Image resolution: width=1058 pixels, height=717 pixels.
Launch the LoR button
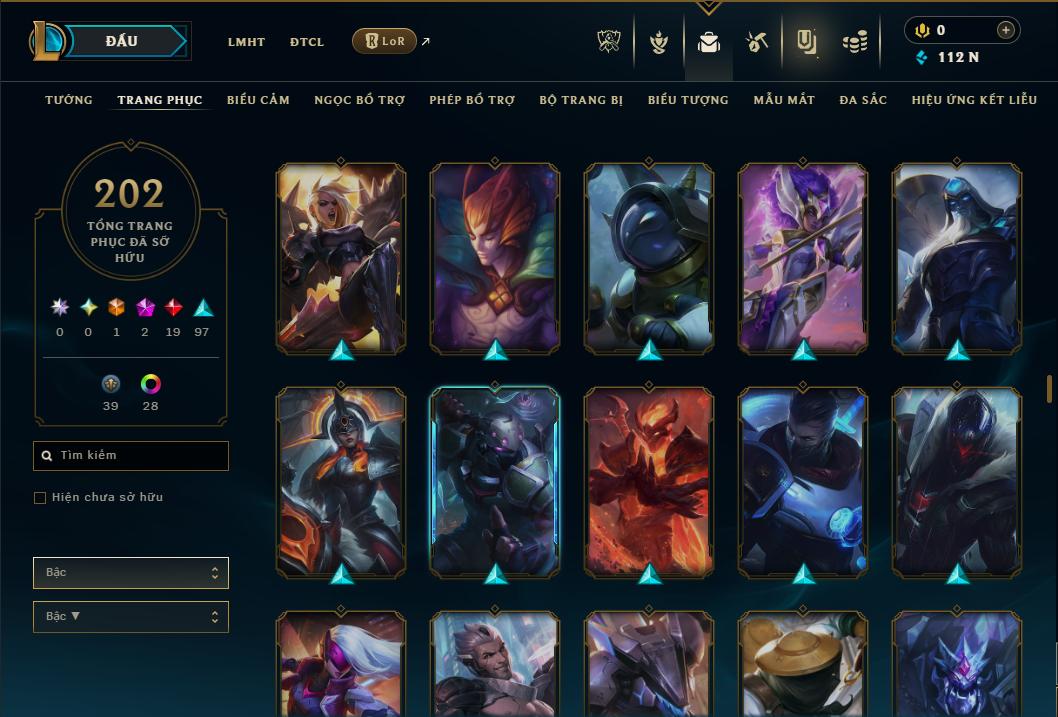point(384,41)
